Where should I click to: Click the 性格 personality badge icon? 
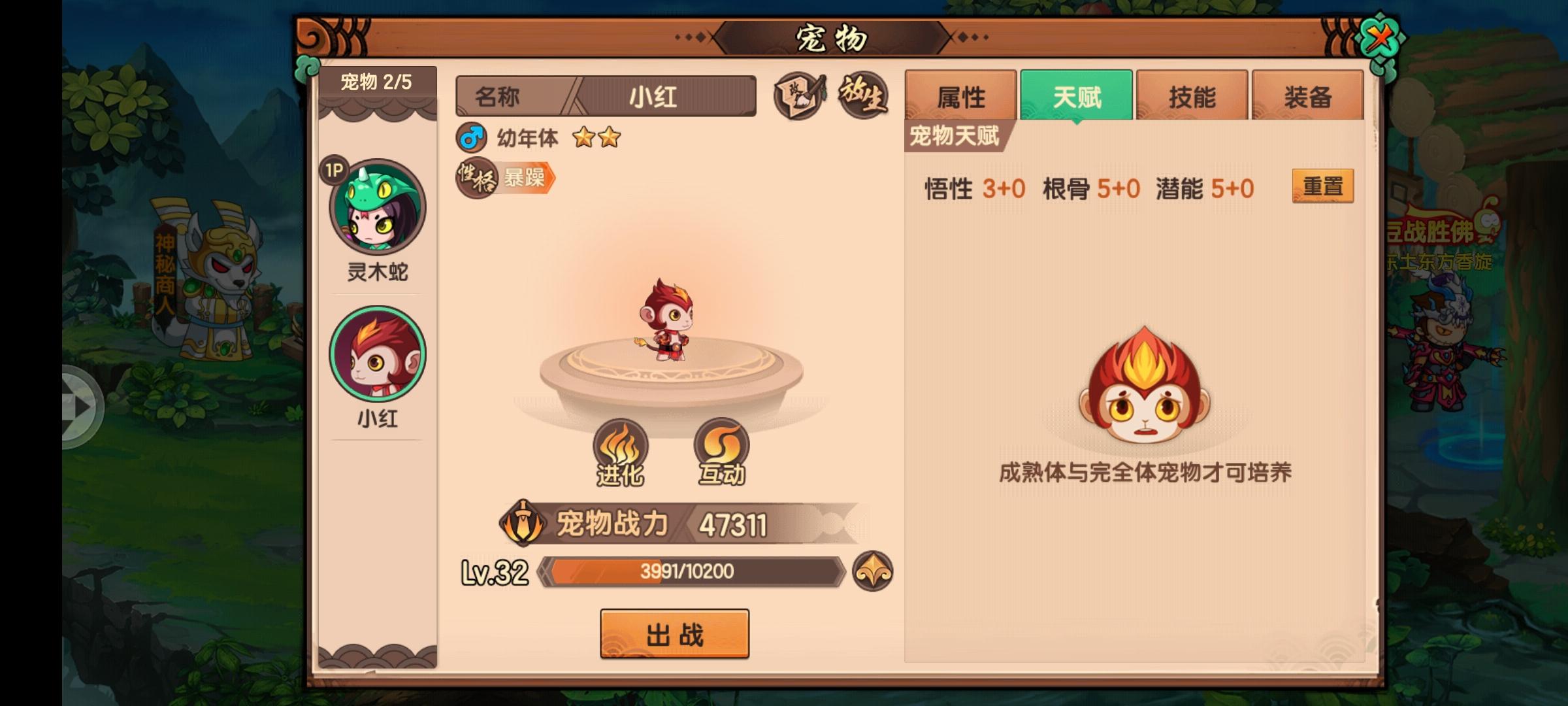[x=475, y=176]
